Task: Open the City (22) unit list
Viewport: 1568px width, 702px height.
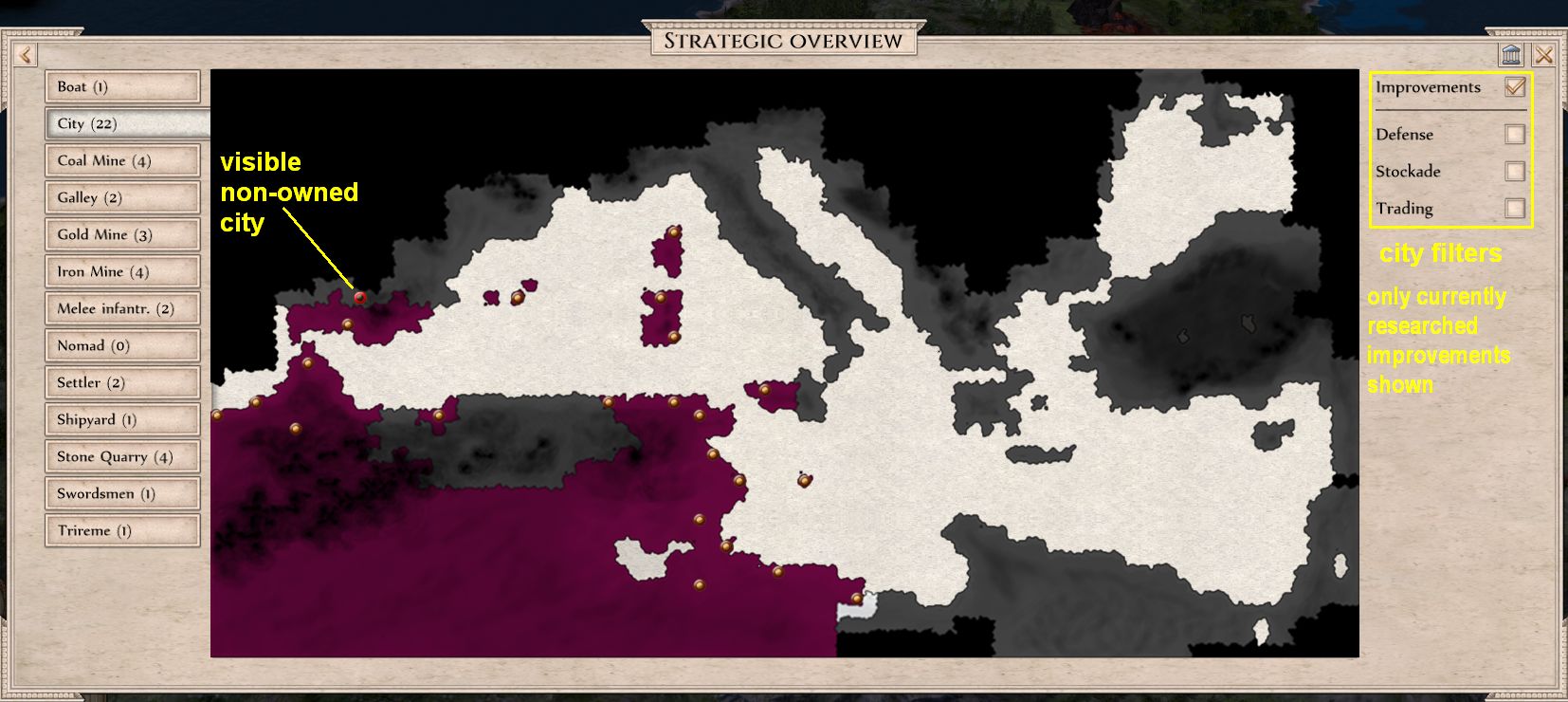Action: click(123, 123)
